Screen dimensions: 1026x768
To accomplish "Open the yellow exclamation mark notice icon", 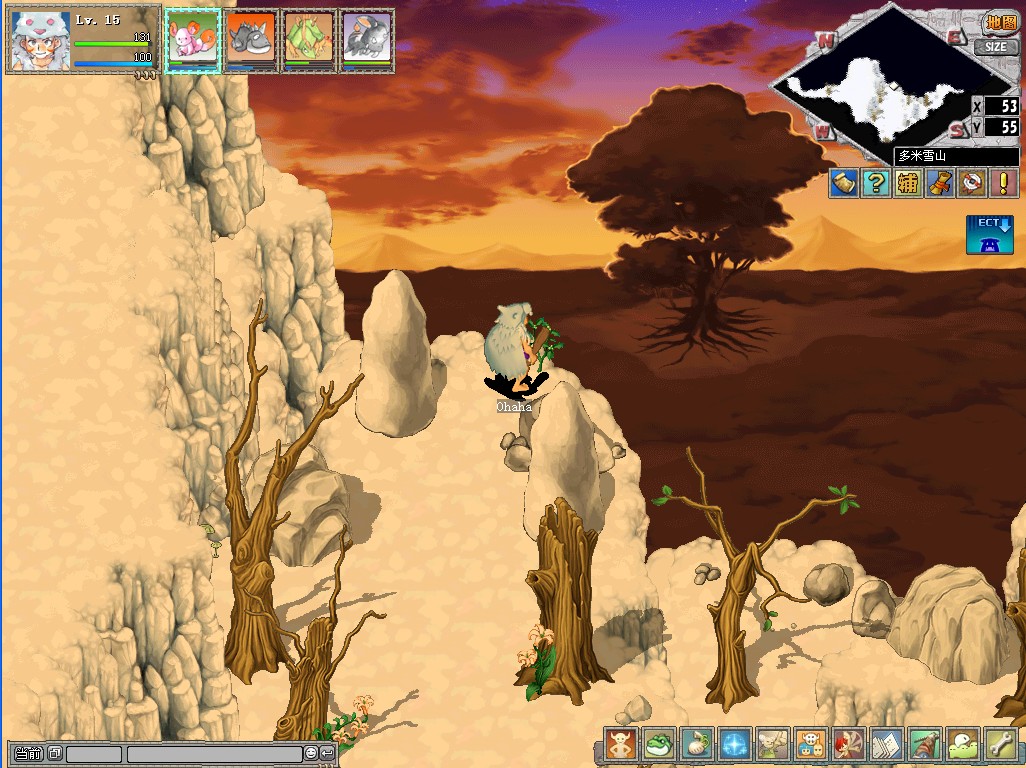I will [1002, 183].
